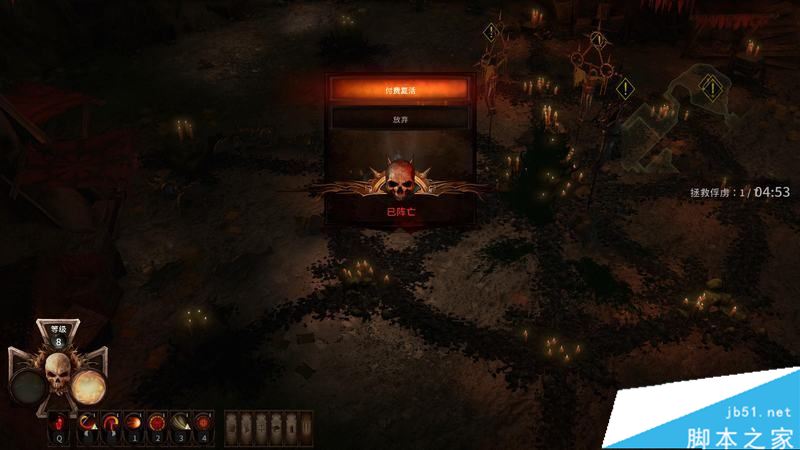Activate the skill in hotbar slot 3
800x450 pixels.
(180, 425)
